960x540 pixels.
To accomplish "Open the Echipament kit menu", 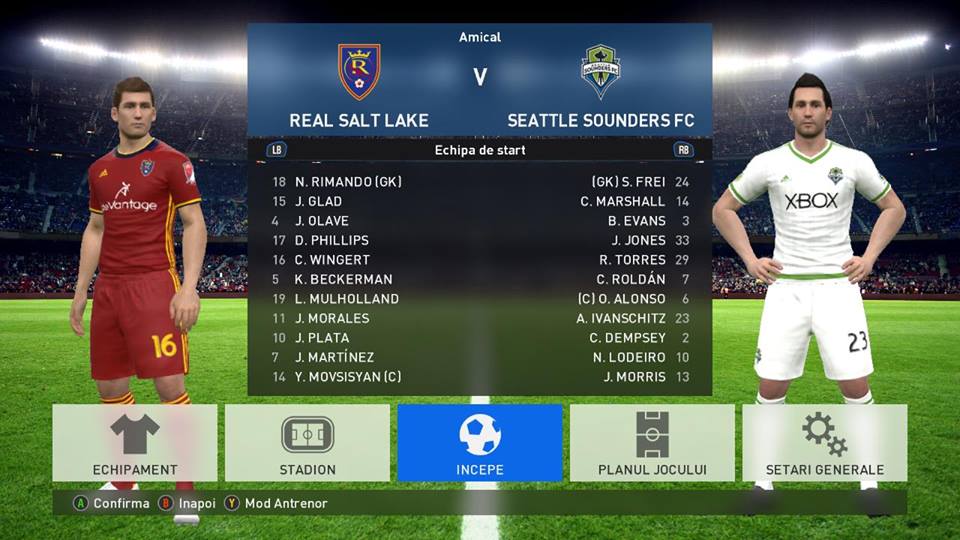I will (x=135, y=443).
